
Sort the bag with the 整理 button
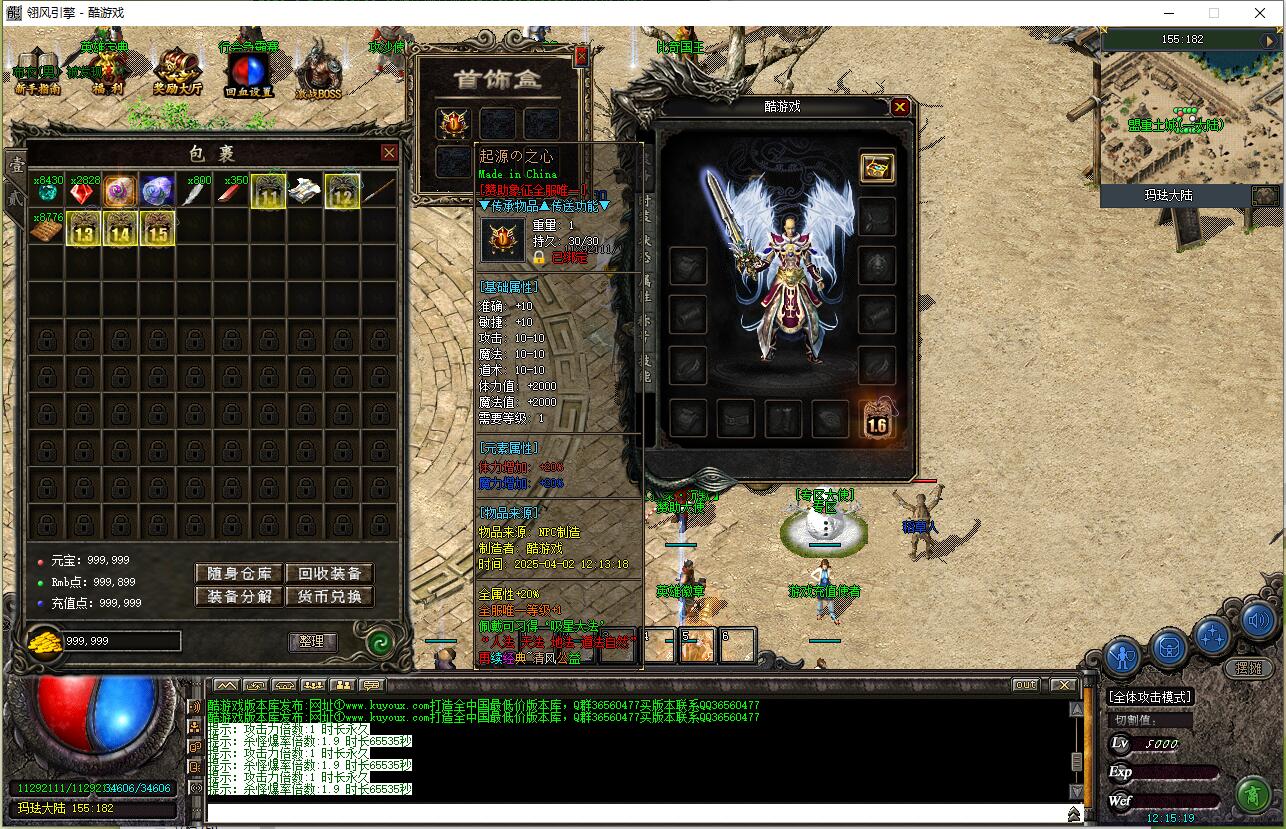click(x=312, y=641)
